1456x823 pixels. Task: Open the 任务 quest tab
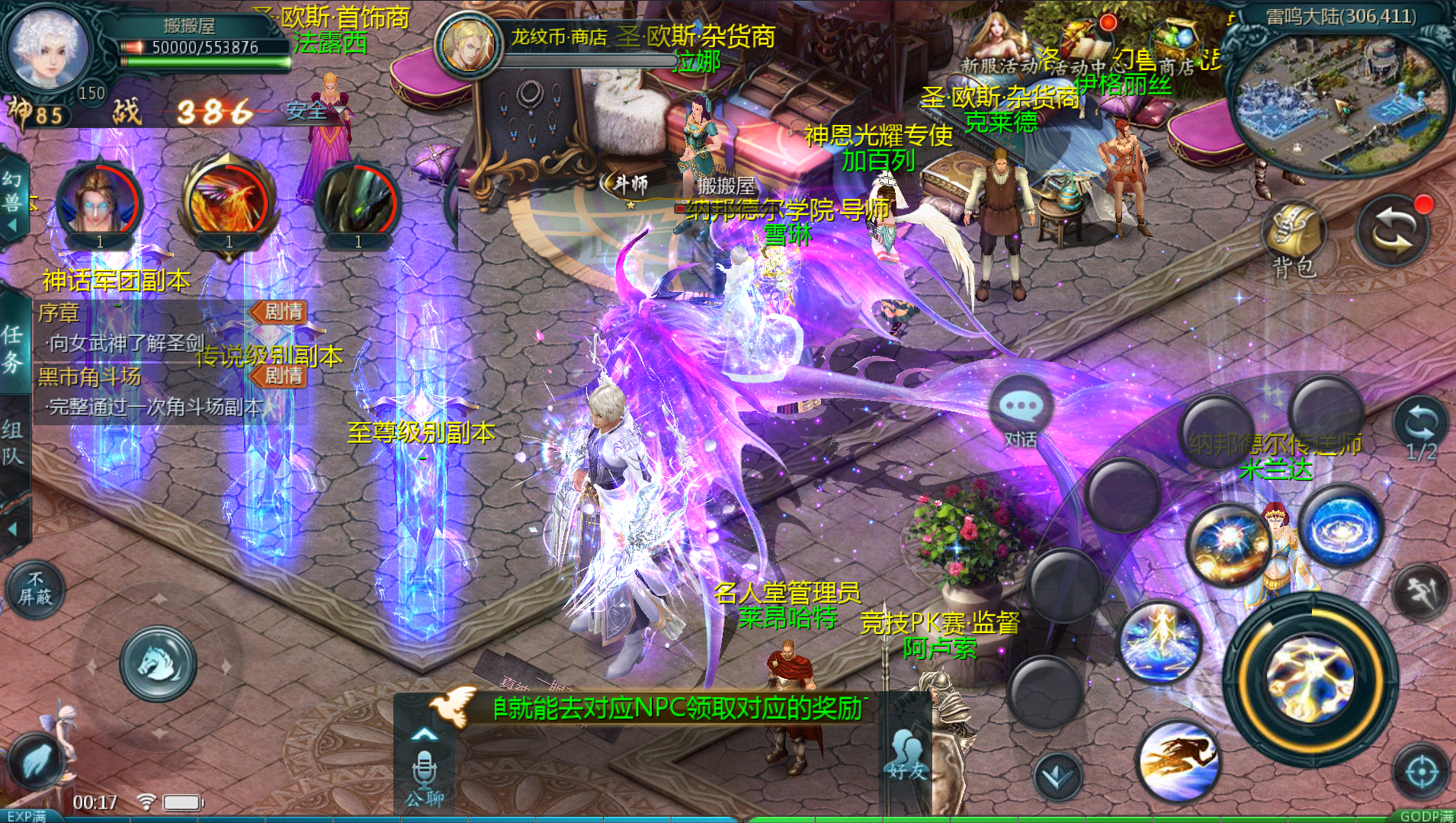tap(13, 347)
